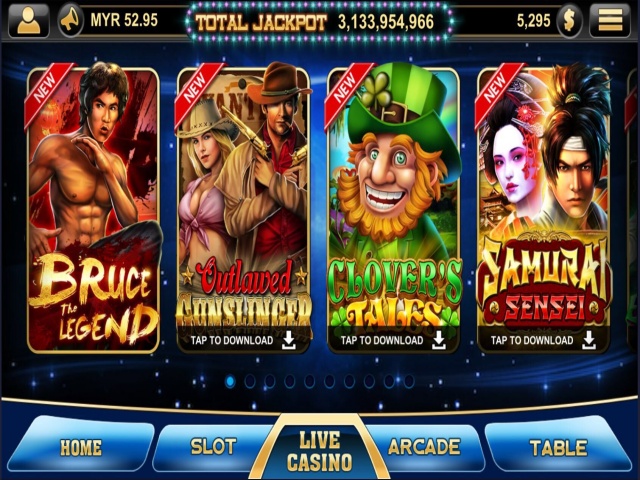
Task: Switch to the Table tab
Action: point(558,447)
